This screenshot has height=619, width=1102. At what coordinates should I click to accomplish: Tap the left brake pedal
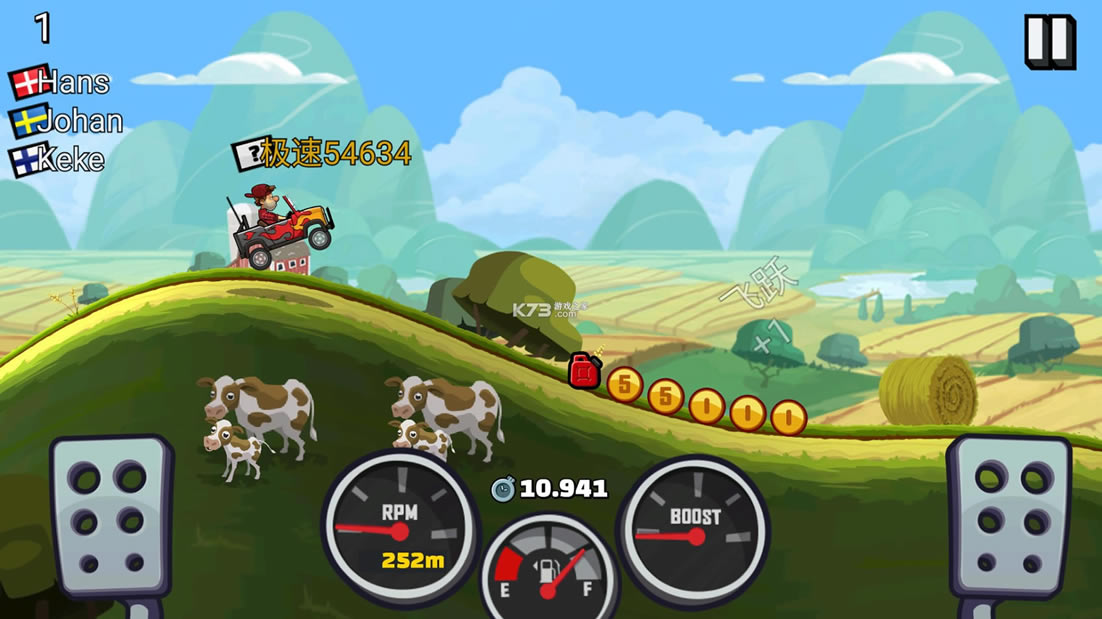109,518
